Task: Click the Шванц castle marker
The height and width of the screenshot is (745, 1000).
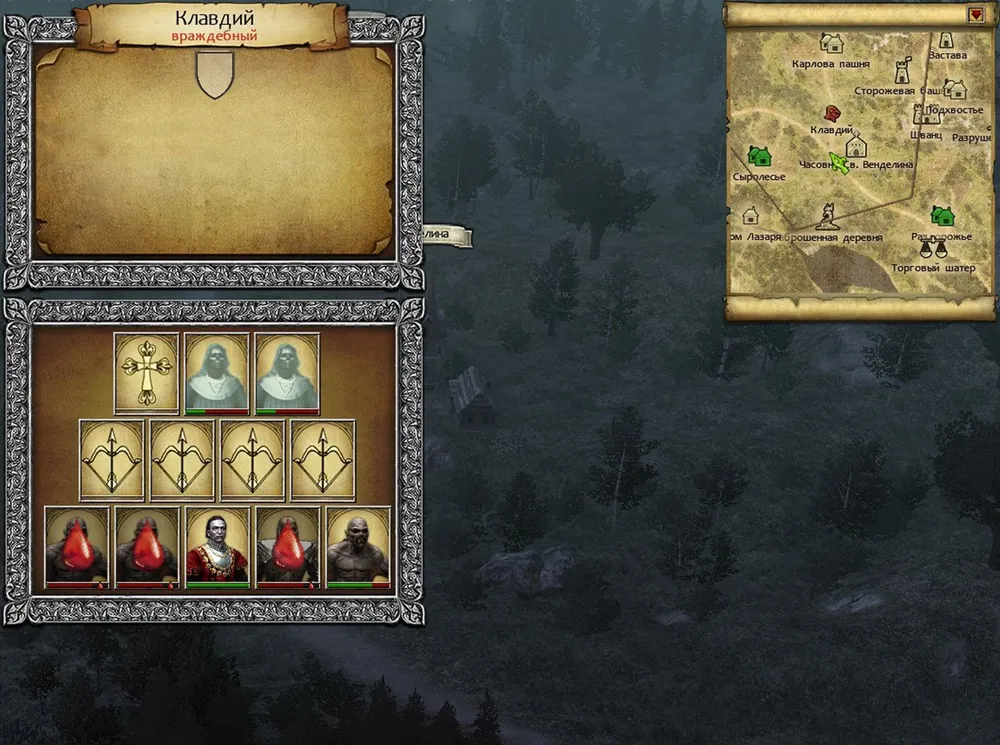Action: click(x=925, y=115)
